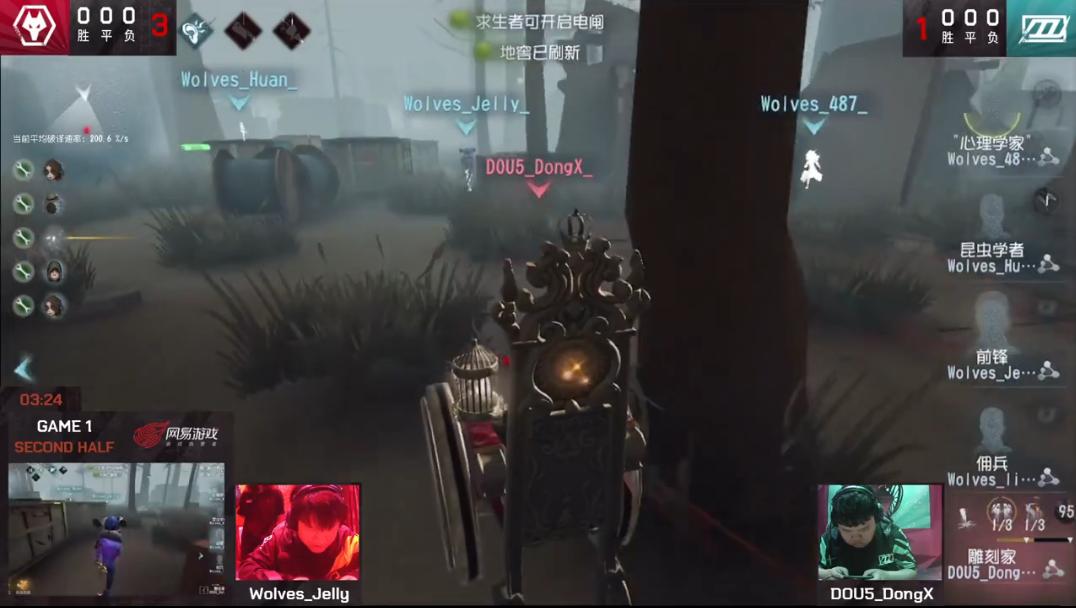Click the DOU5_DongX webcam feed
The image size is (1076, 608).
[x=880, y=532]
